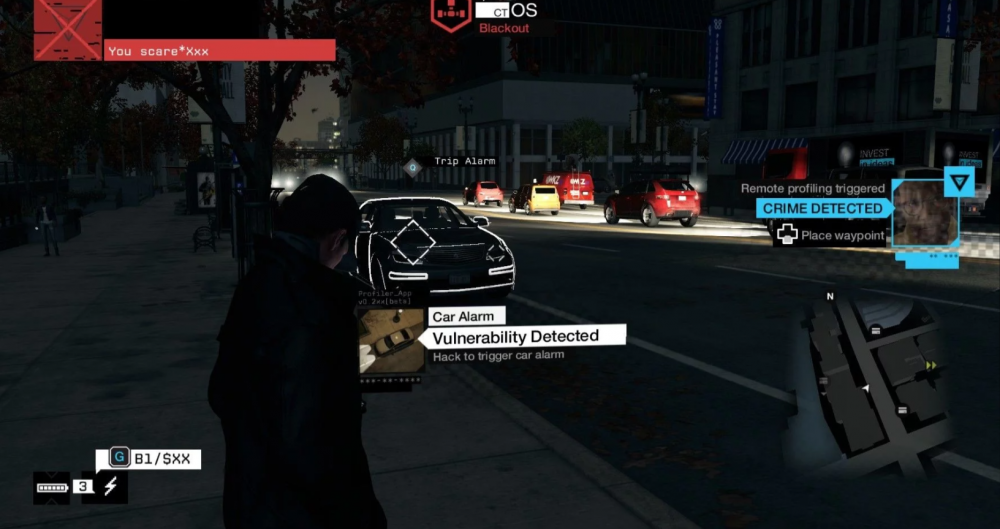Activate the ctOS Blackout icon

click(451, 13)
